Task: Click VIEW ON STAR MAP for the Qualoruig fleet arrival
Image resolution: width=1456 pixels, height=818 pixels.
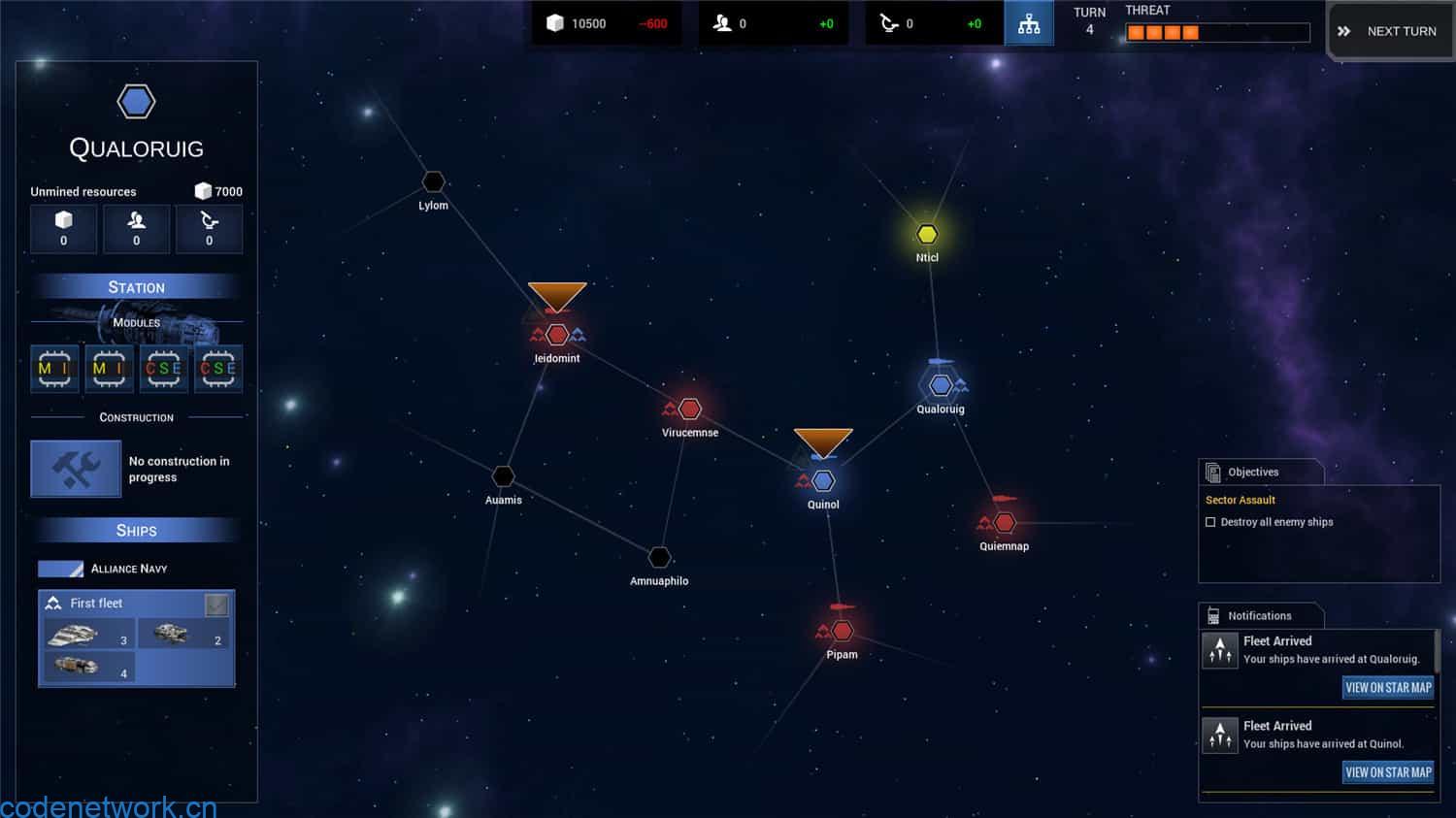Action: (1387, 687)
